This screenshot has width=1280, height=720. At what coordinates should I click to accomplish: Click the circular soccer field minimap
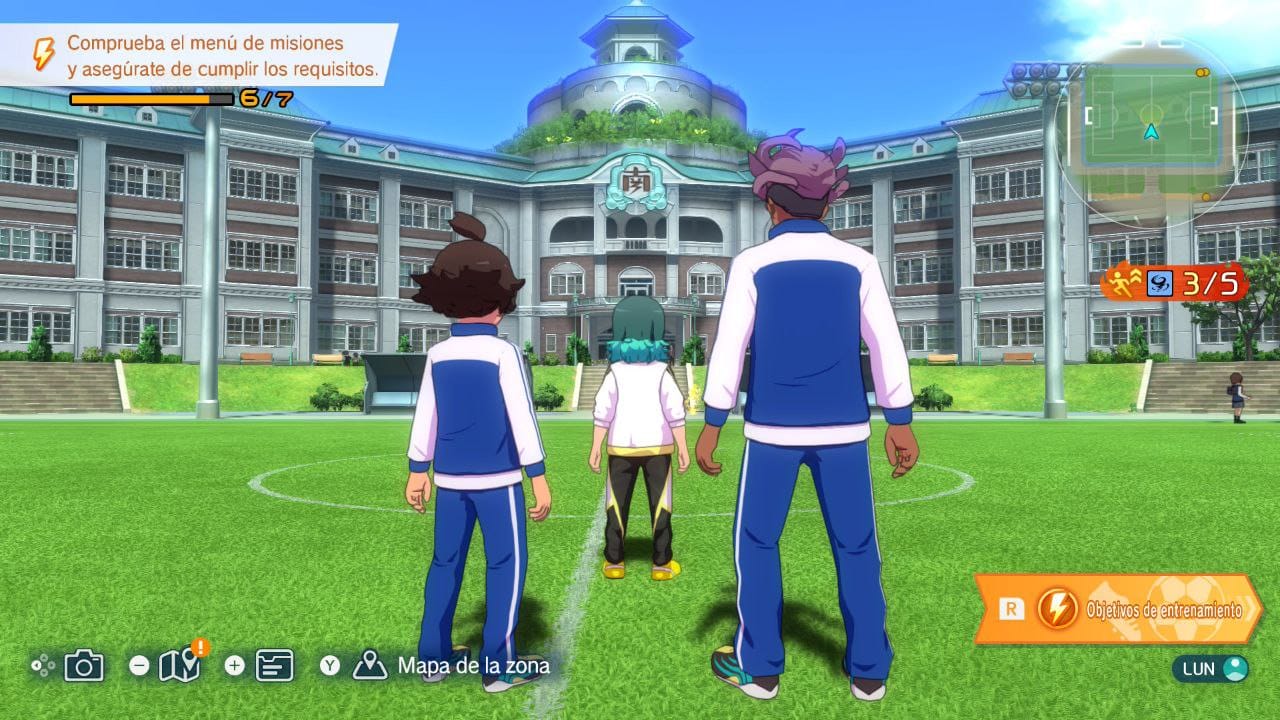(x=1152, y=131)
